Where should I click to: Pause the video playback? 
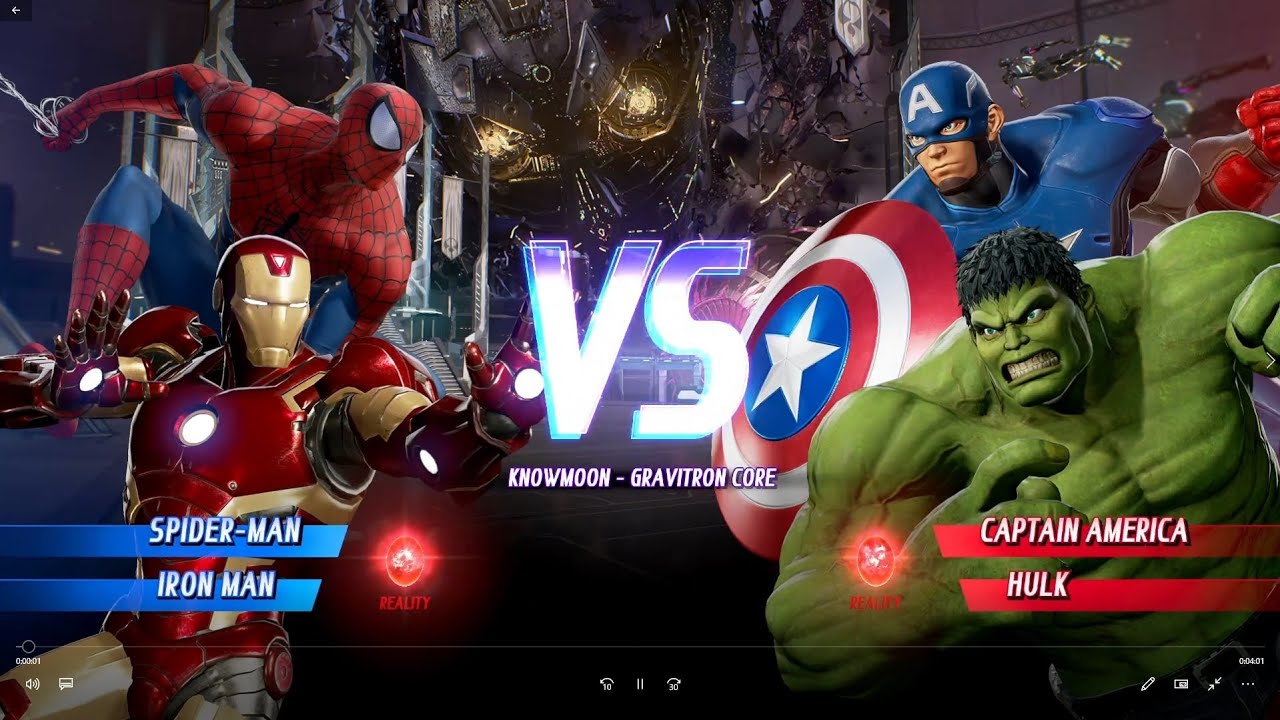pos(639,683)
